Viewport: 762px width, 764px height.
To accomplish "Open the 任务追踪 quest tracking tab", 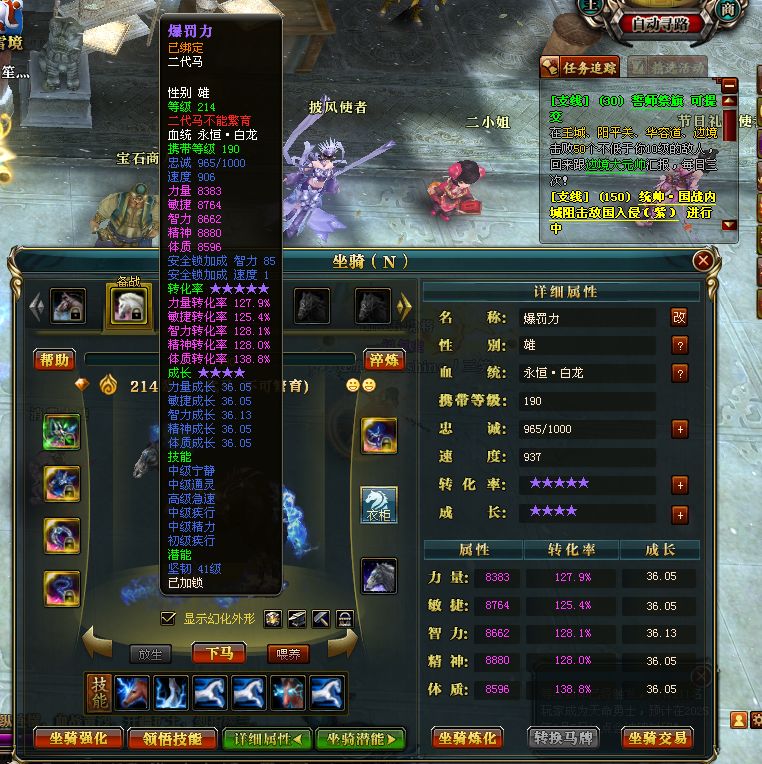I will [x=580, y=67].
